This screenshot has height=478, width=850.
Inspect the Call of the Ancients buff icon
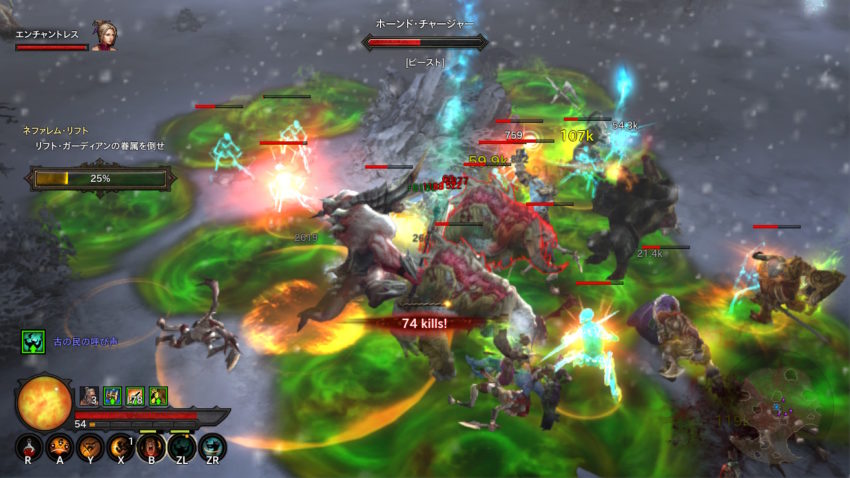click(32, 343)
